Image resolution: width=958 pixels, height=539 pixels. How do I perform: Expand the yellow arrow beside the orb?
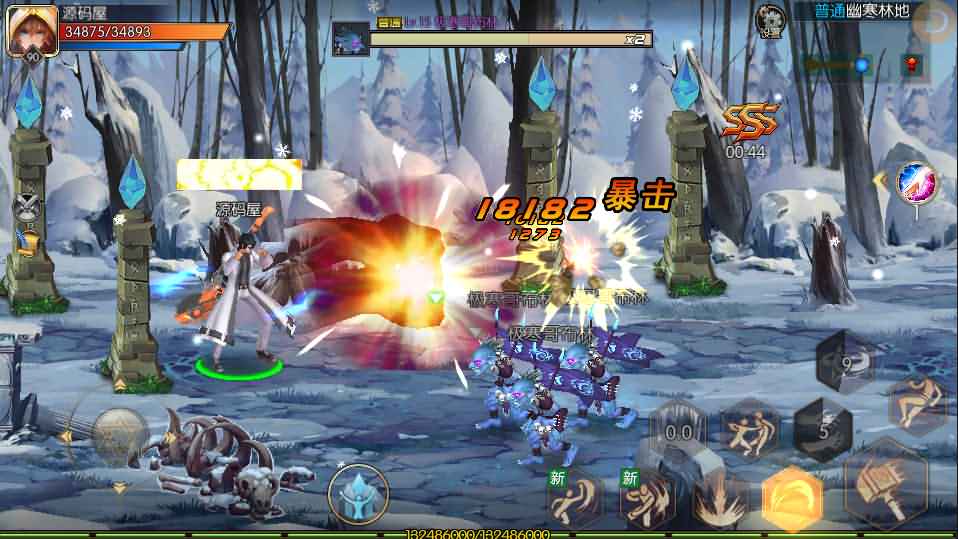[x=881, y=180]
